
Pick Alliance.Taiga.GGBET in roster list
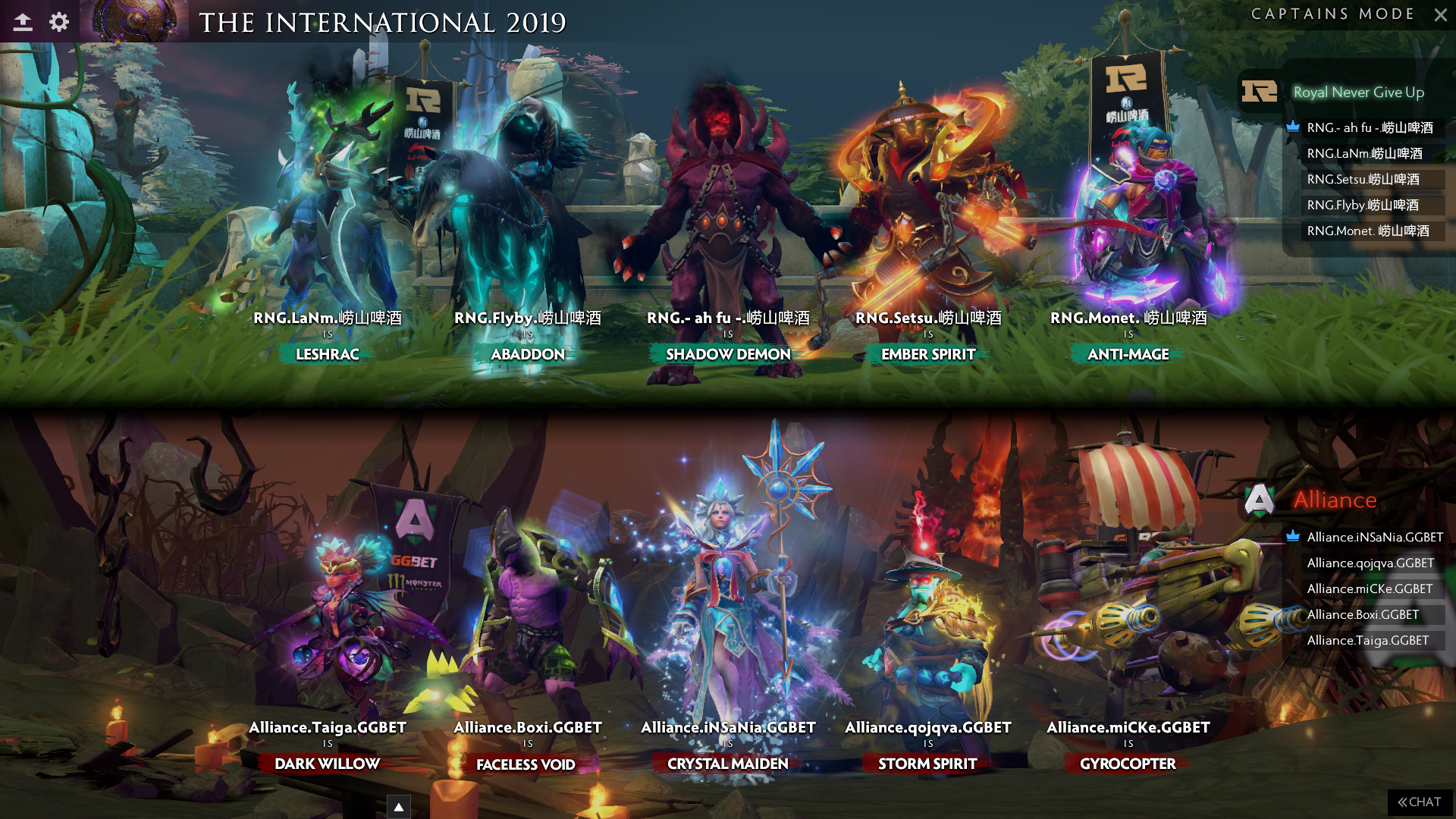coord(1367,640)
